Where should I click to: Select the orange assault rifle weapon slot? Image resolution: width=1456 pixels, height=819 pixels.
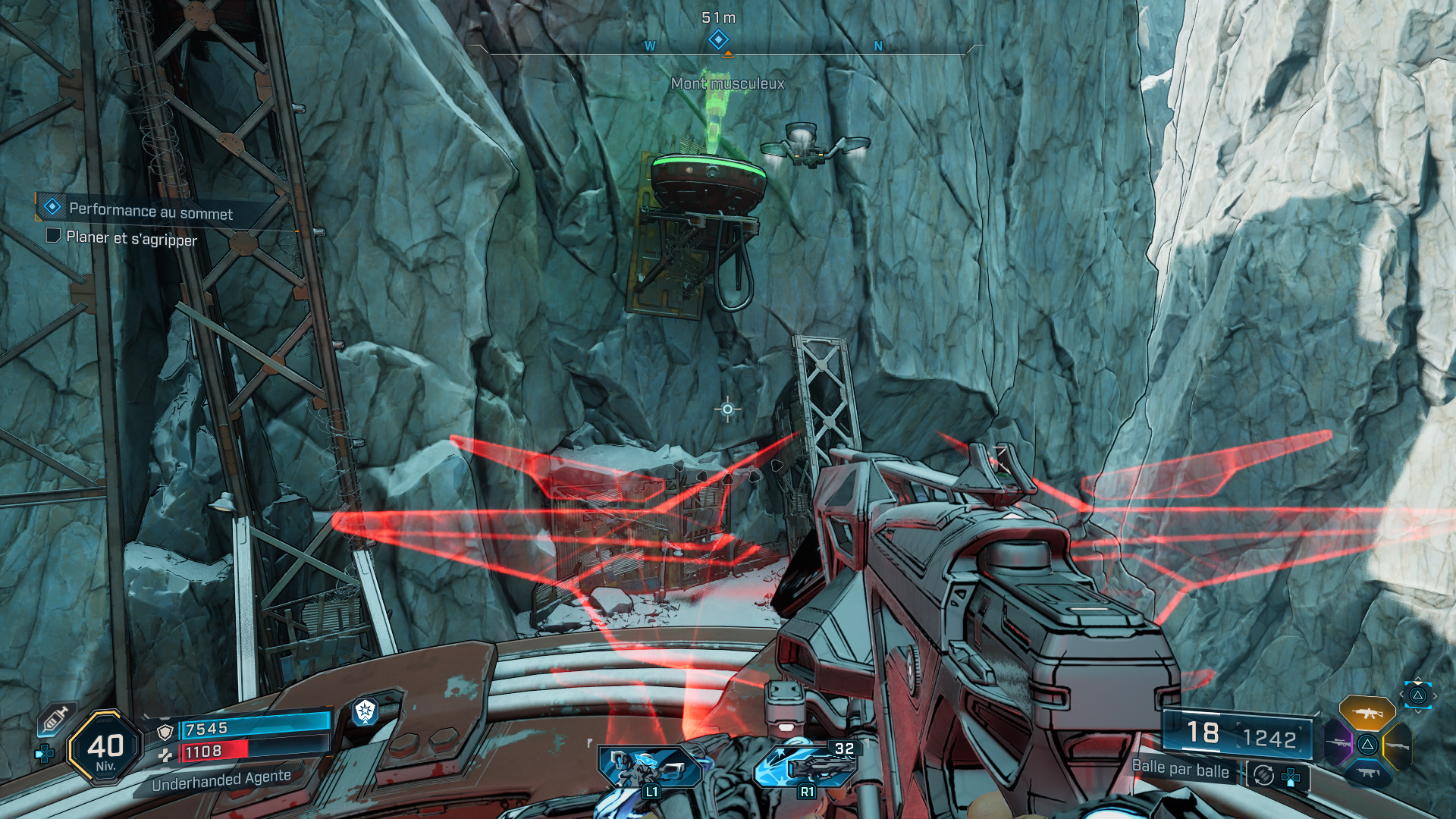coord(1367,713)
